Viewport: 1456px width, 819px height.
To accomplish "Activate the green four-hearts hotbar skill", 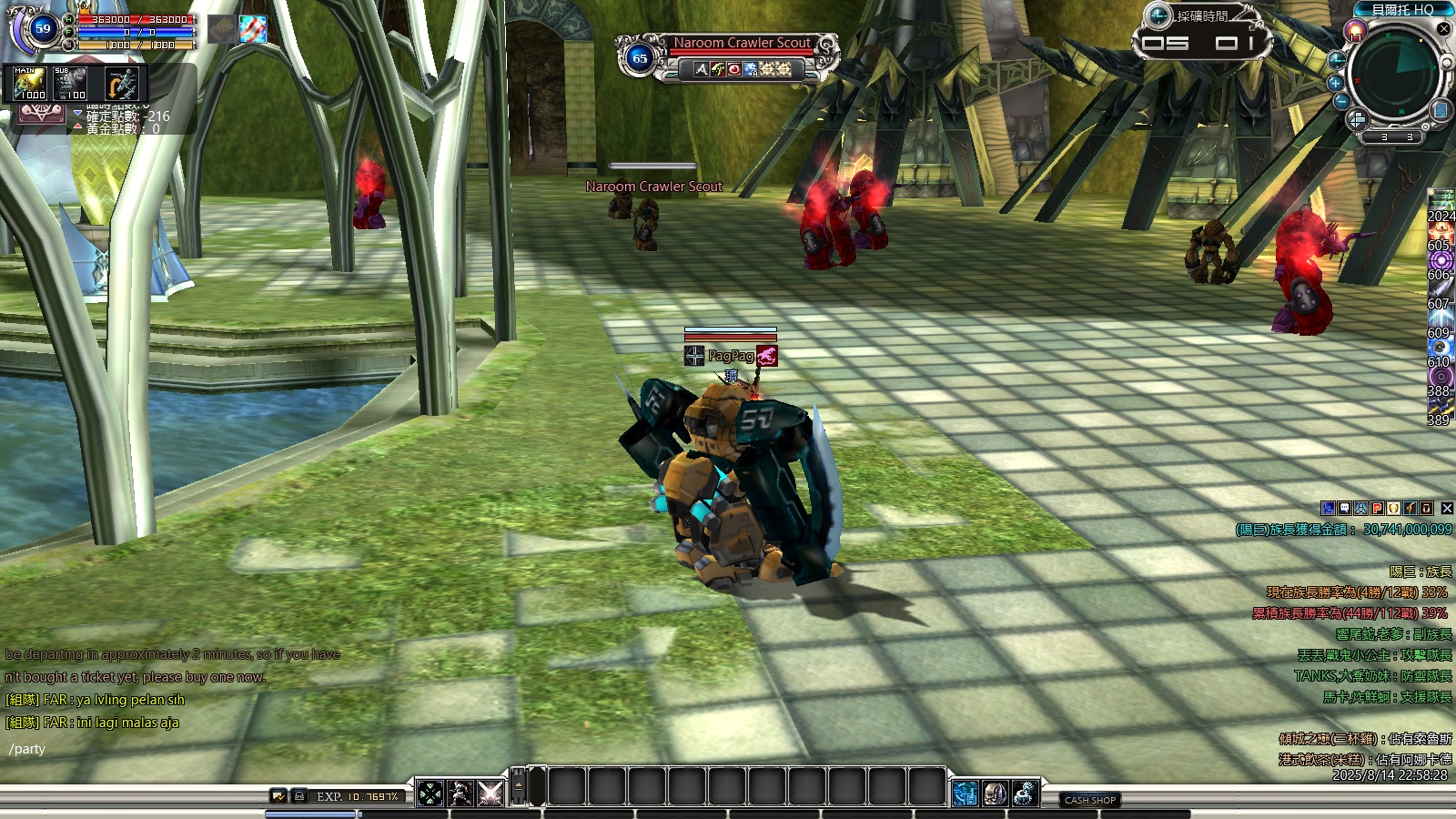I will point(430,794).
